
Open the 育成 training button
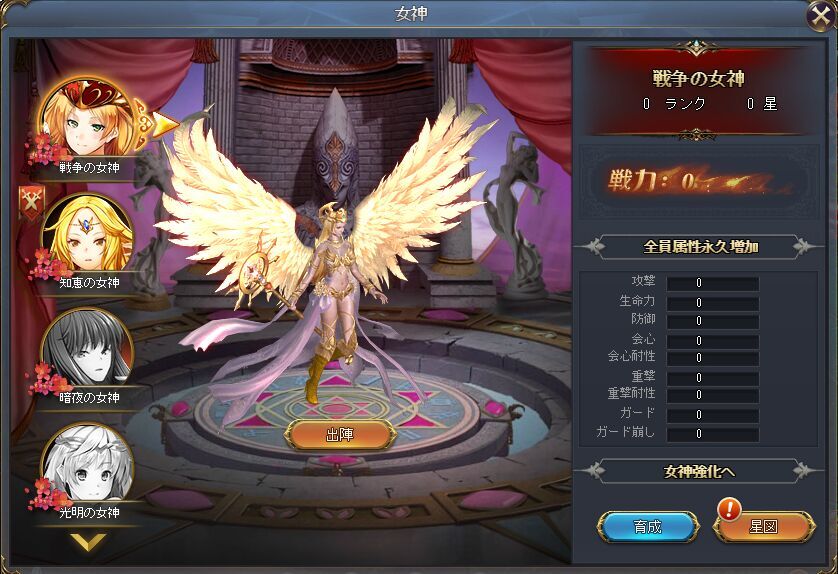point(647,526)
